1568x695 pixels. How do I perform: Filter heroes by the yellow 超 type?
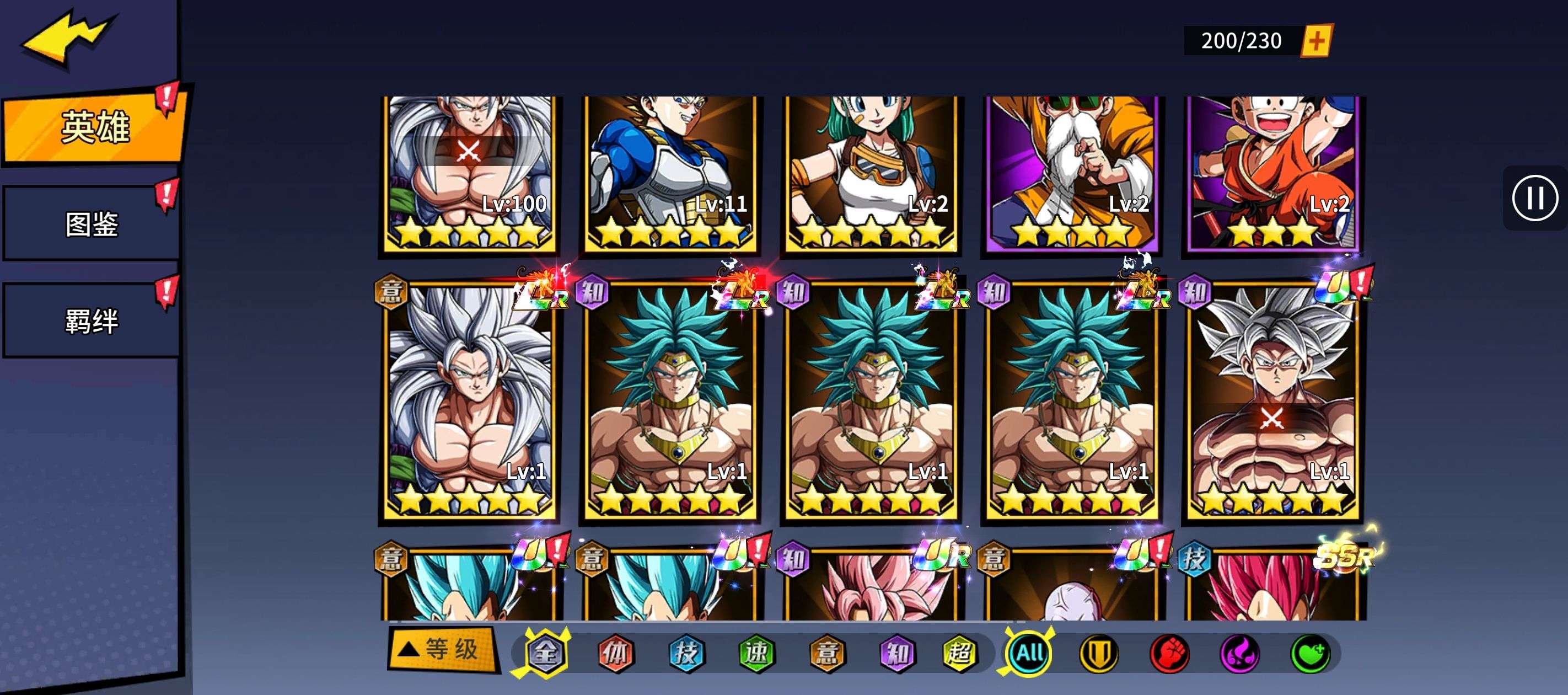959,653
